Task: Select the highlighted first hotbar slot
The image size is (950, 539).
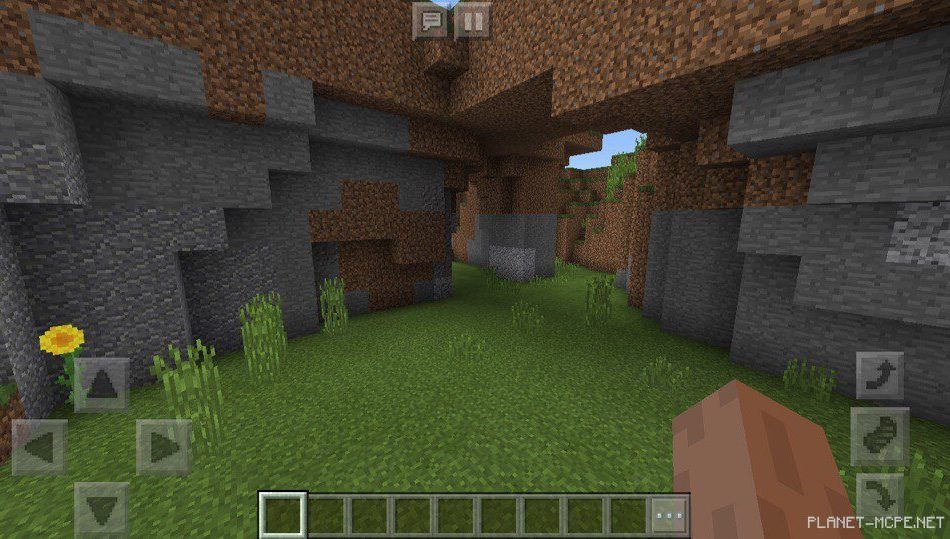Action: (282, 515)
